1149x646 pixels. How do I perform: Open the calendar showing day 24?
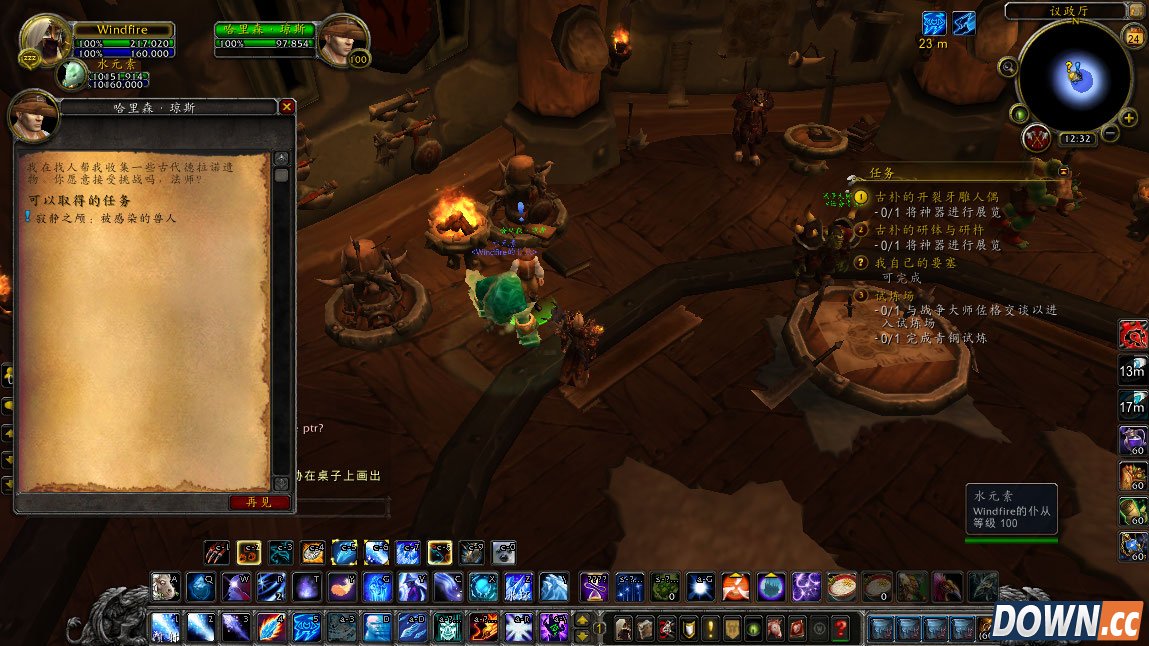pos(1134,38)
